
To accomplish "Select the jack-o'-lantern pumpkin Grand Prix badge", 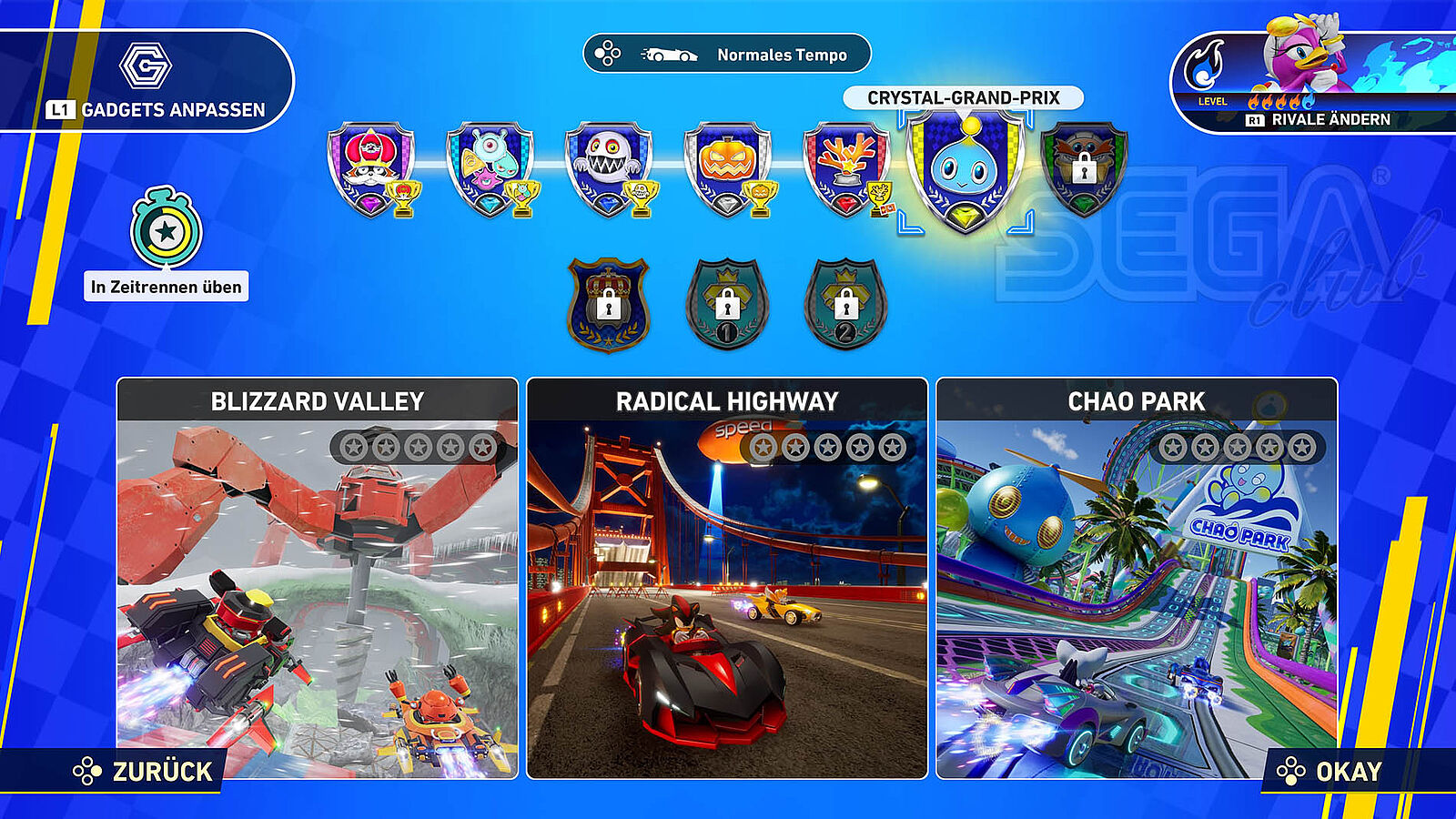I will [727, 168].
